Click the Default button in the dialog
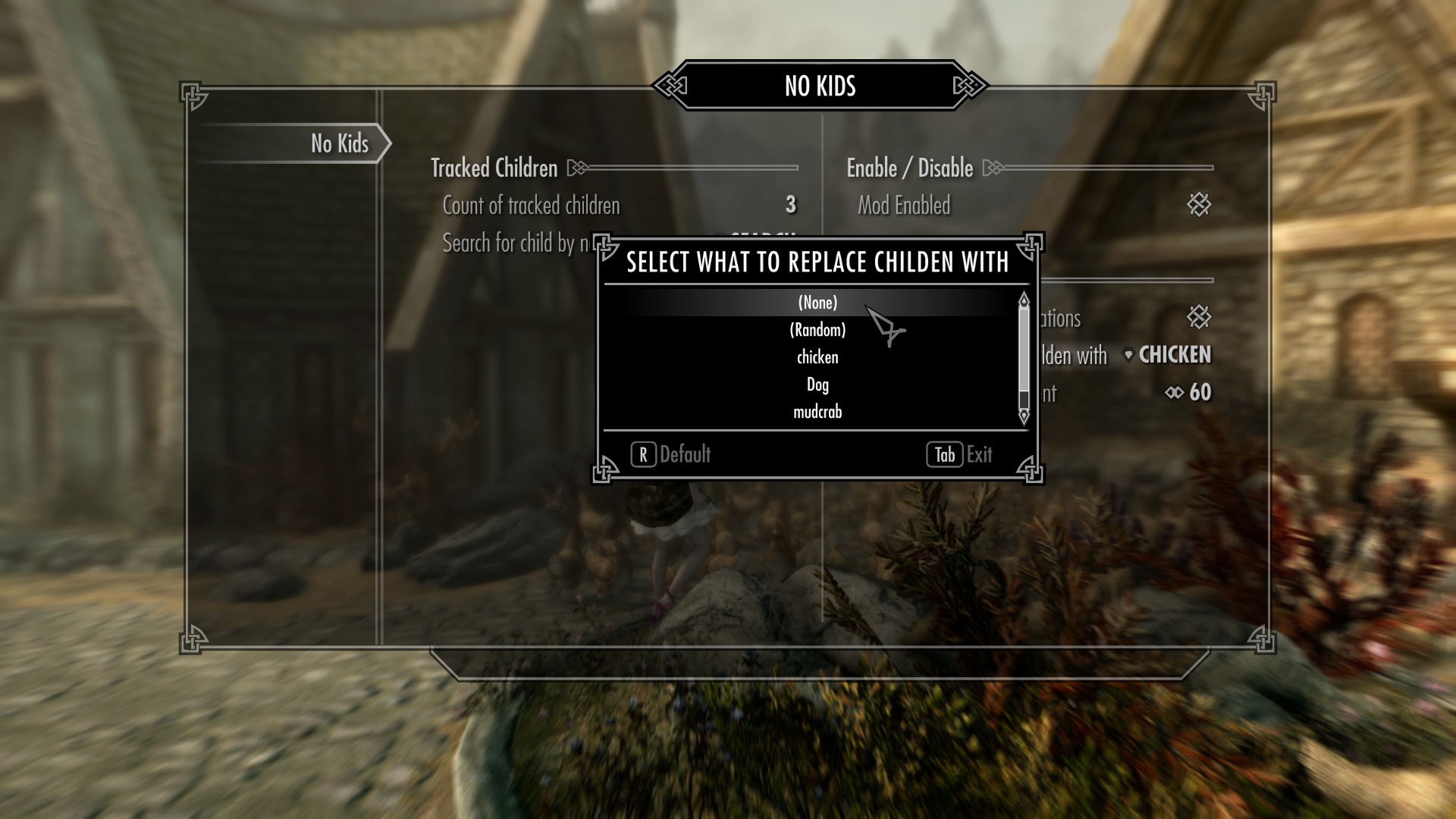The height and width of the screenshot is (819, 1456). (x=671, y=454)
